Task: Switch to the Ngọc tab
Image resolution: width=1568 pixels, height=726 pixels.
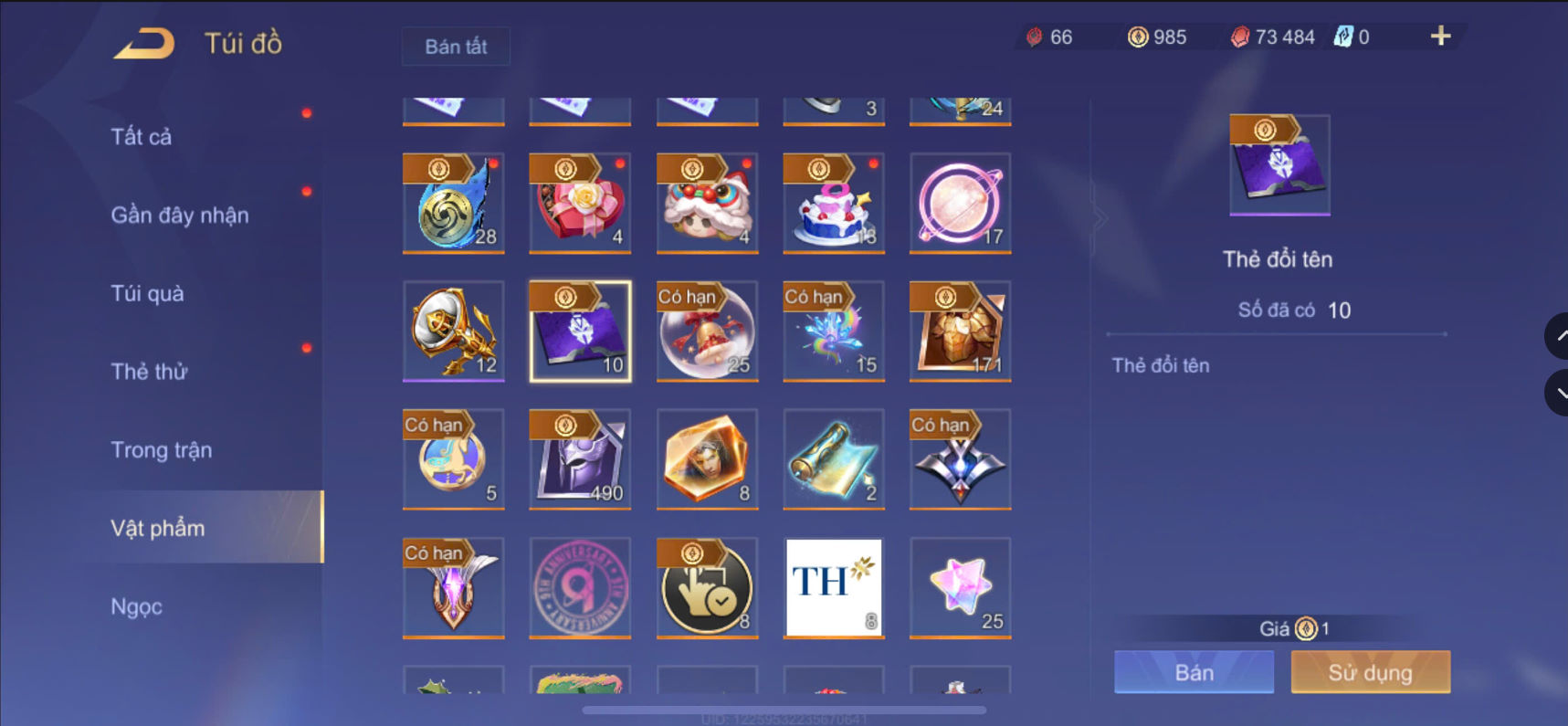Action: tap(135, 605)
